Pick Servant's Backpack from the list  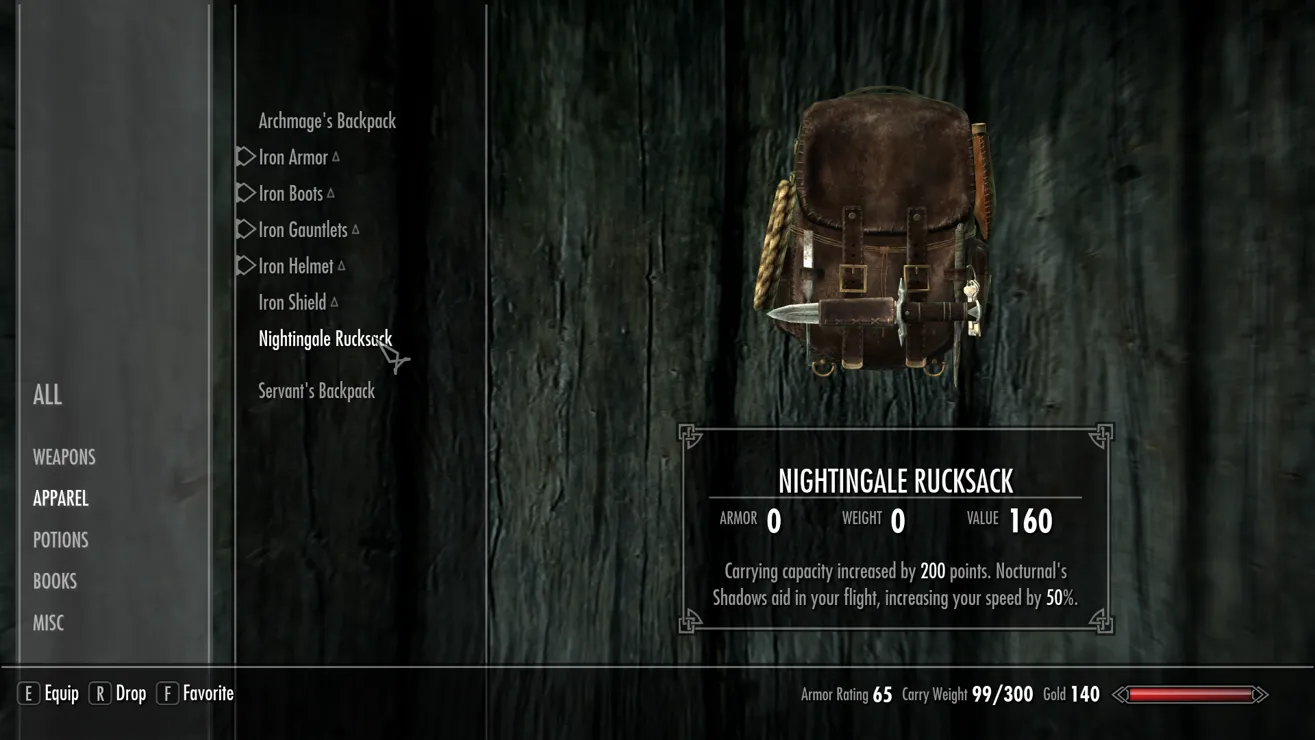coord(316,391)
